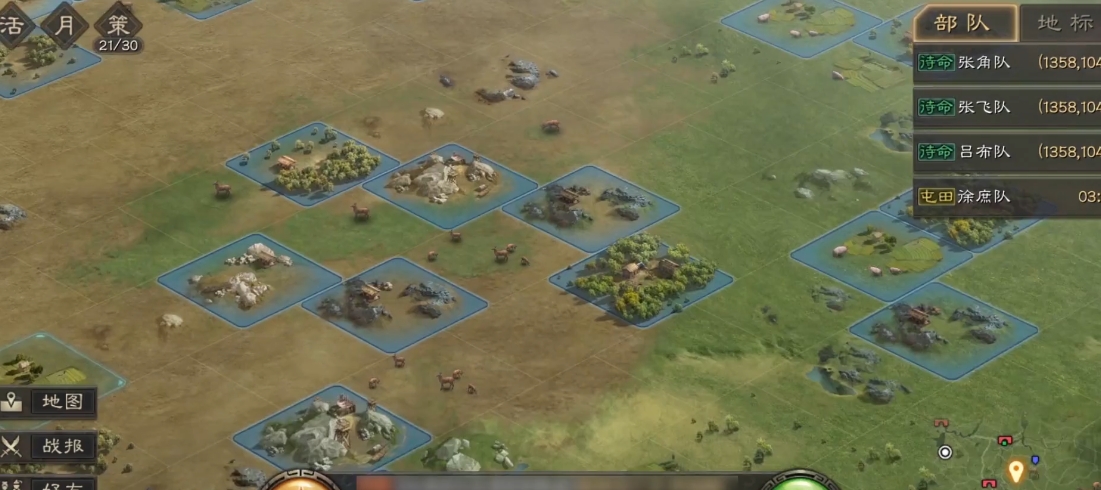The height and width of the screenshot is (490, 1101).
Task: Select the 吕布队 troop row
Action: (x=1006, y=152)
